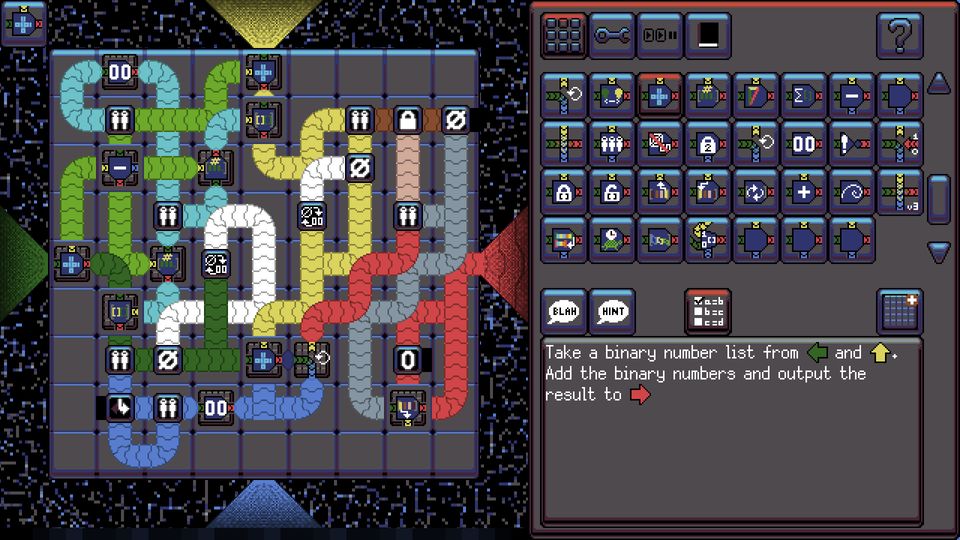Open the grid view button in top toolbar
The height and width of the screenshot is (540, 960).
(564, 36)
